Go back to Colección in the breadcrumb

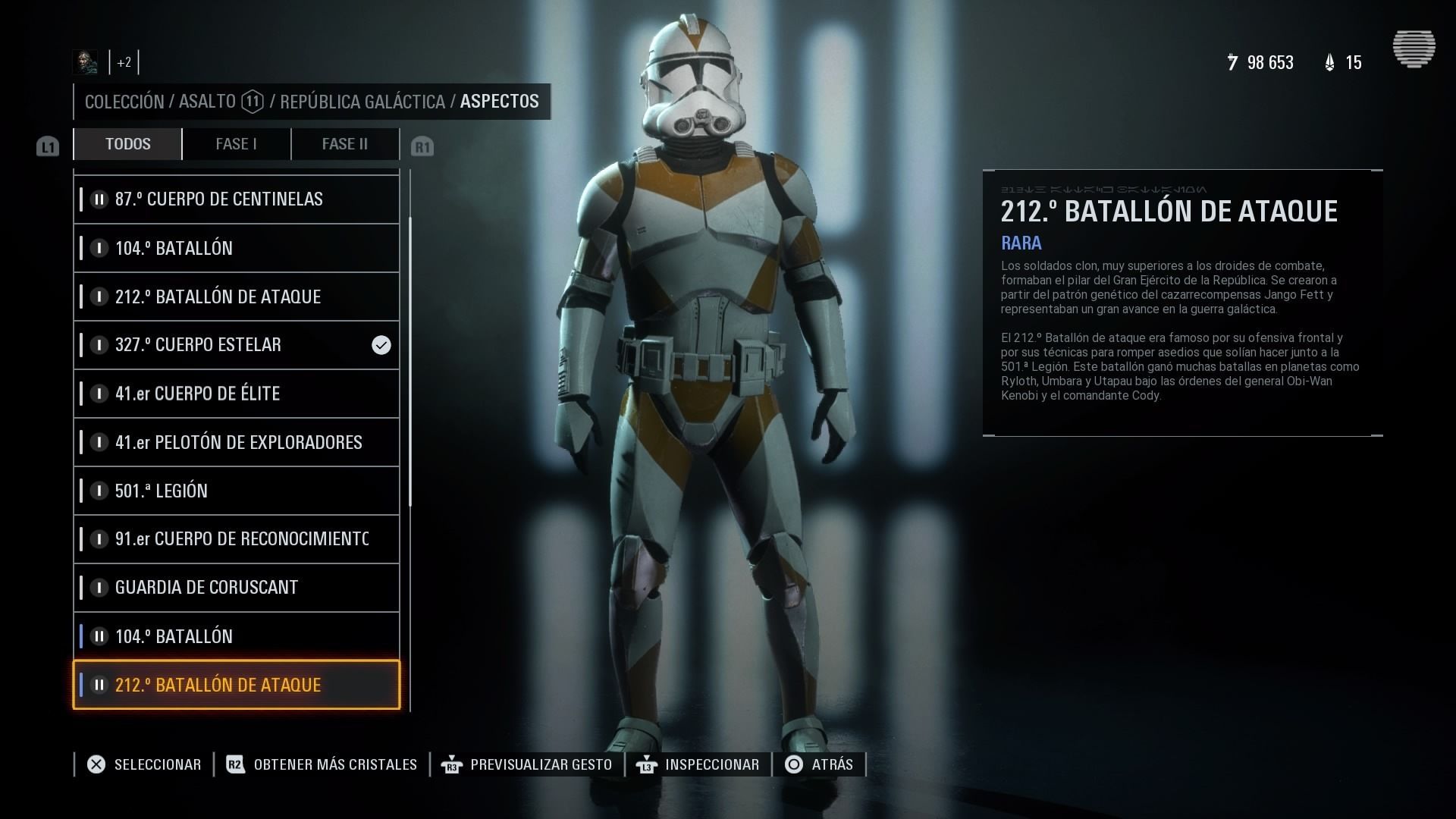124,102
